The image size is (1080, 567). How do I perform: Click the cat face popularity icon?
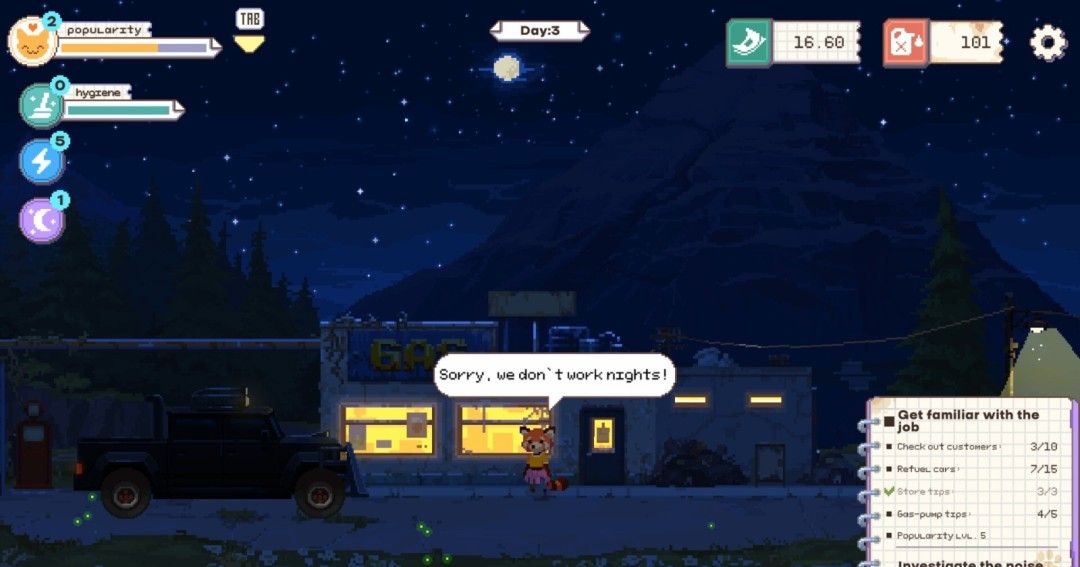click(x=31, y=42)
